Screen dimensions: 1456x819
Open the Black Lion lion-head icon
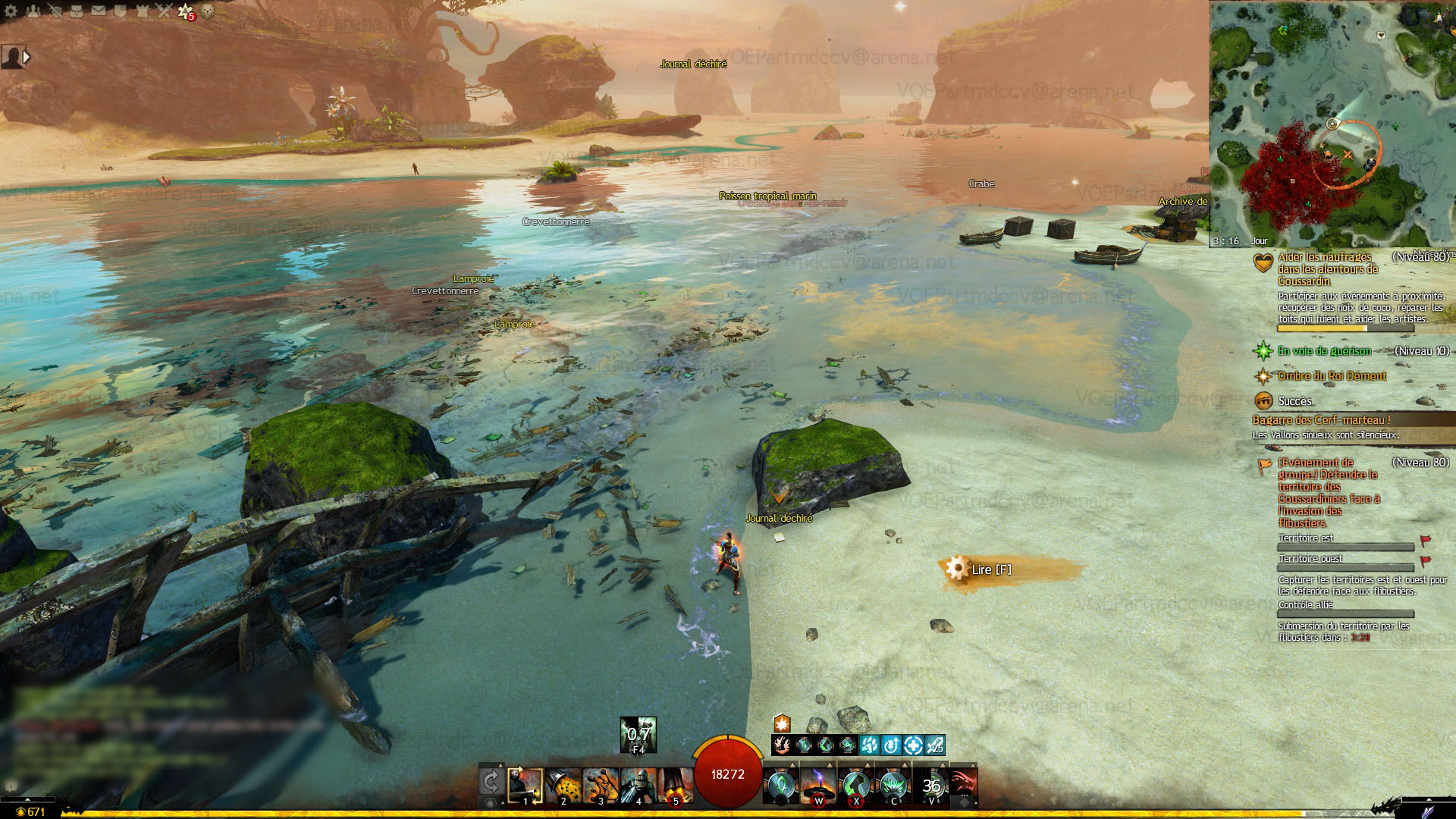(207, 11)
